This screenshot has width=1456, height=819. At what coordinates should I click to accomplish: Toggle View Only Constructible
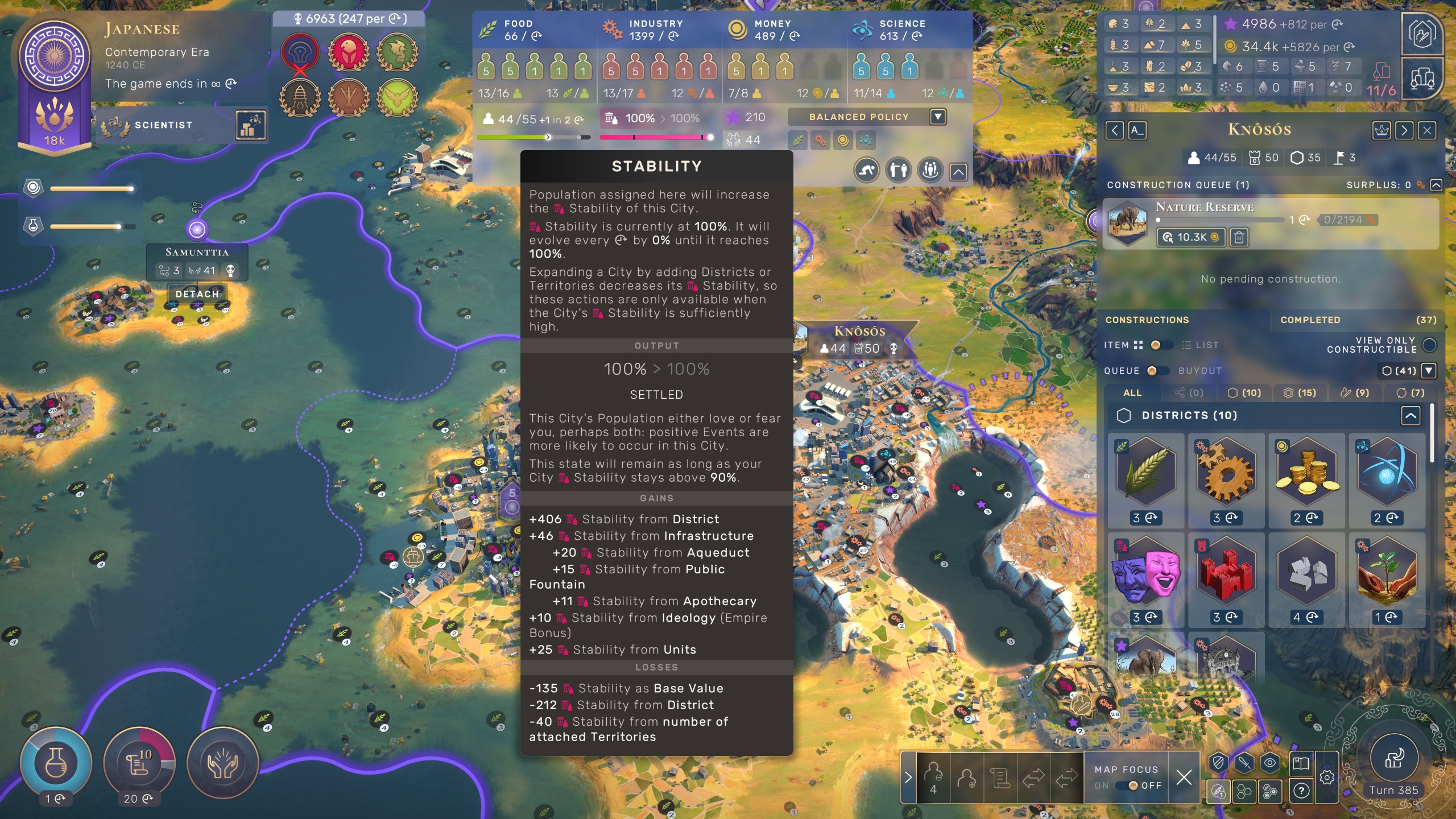tap(1429, 345)
